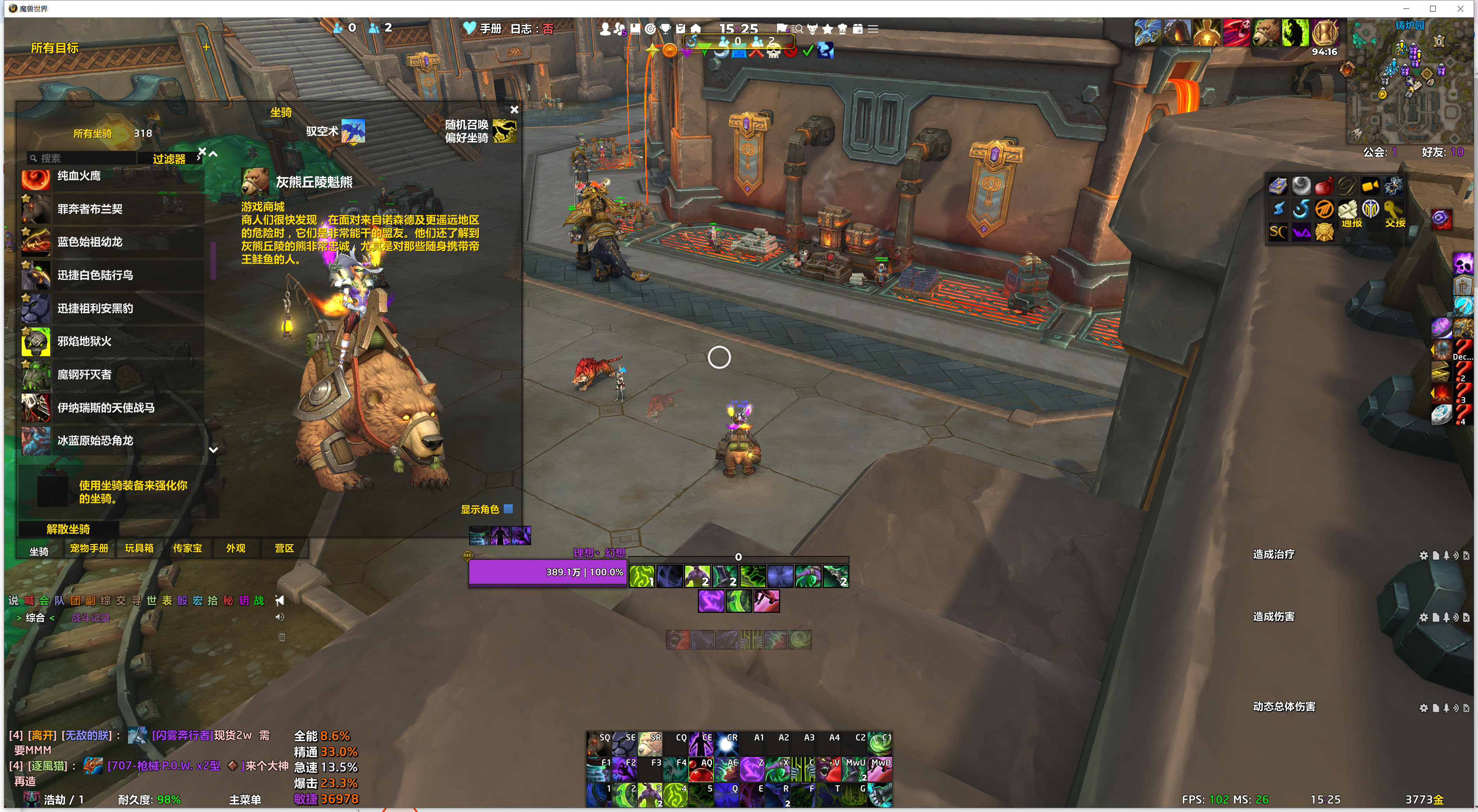Open the 外观 appearances tab
1478x812 pixels.
click(236, 548)
